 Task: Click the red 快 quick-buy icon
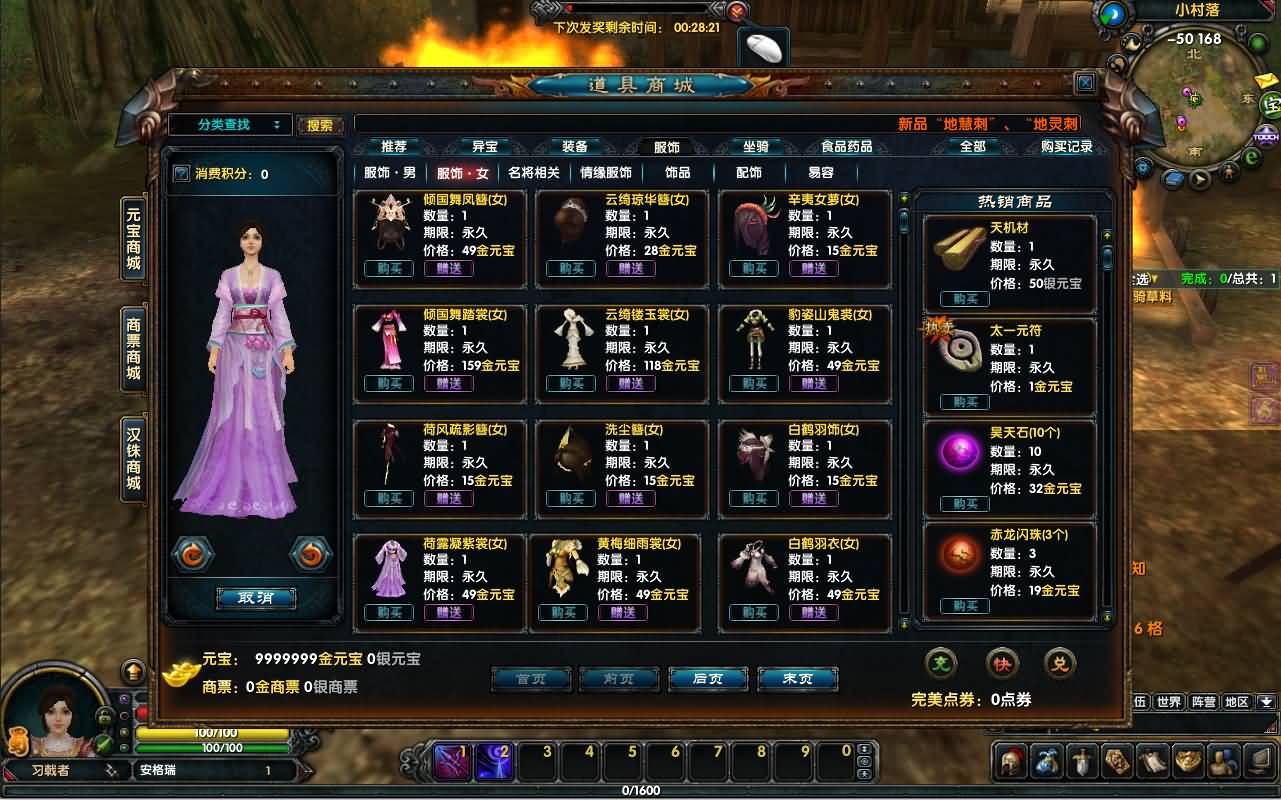tap(1003, 662)
